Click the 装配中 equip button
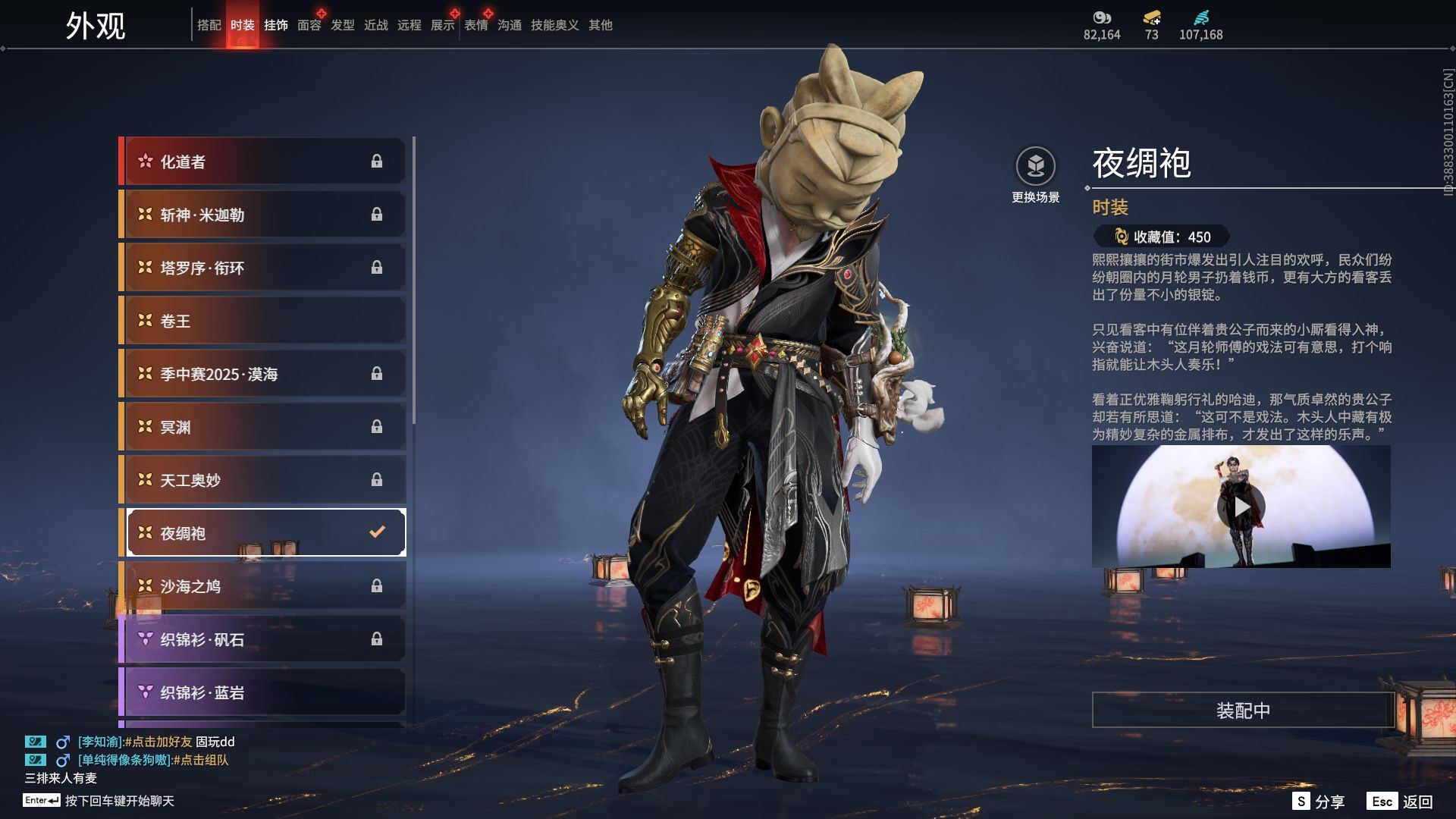Viewport: 1456px width, 819px height. click(x=1242, y=710)
